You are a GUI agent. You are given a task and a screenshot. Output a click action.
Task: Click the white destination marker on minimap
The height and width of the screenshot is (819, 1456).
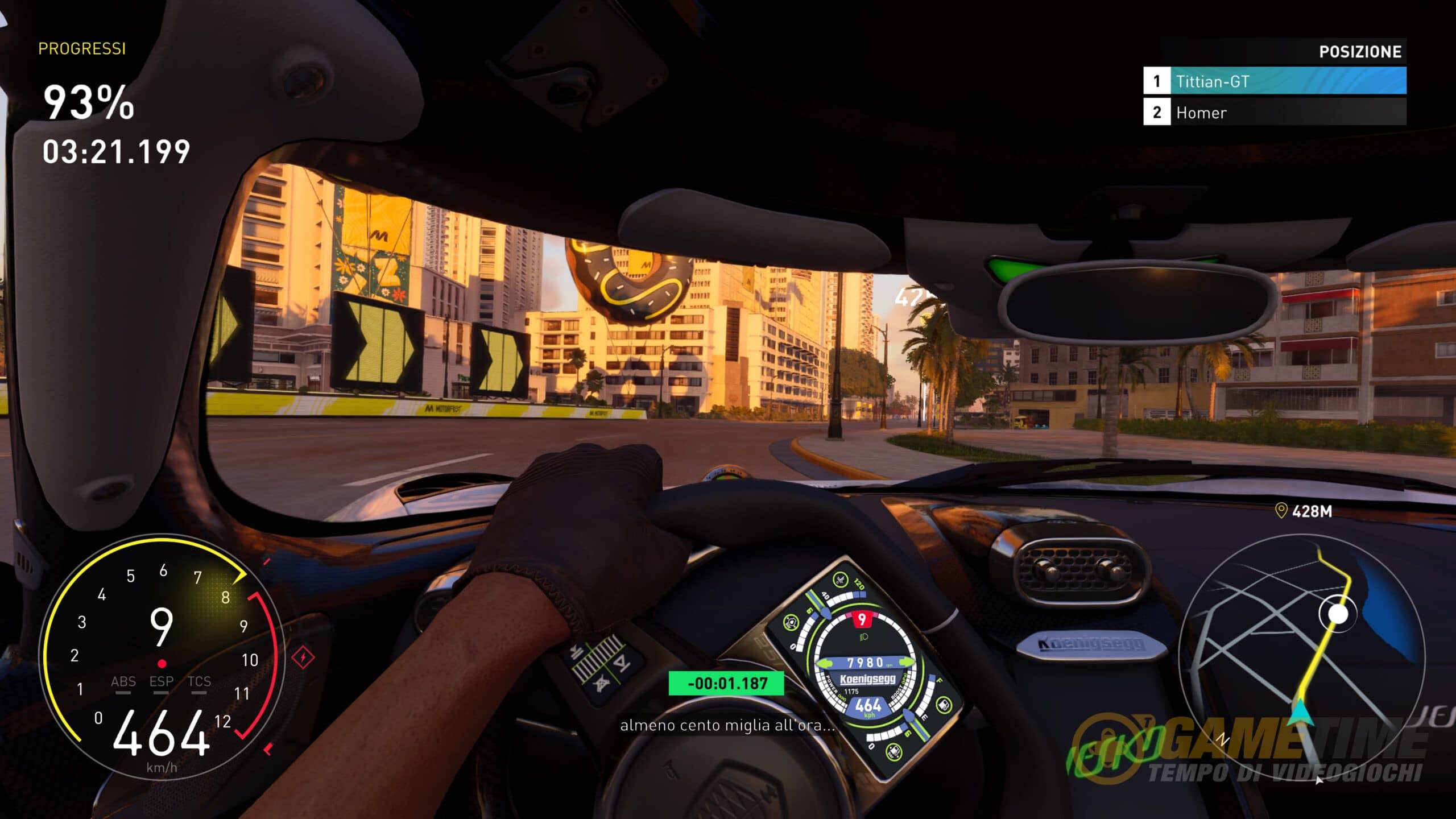[1338, 614]
